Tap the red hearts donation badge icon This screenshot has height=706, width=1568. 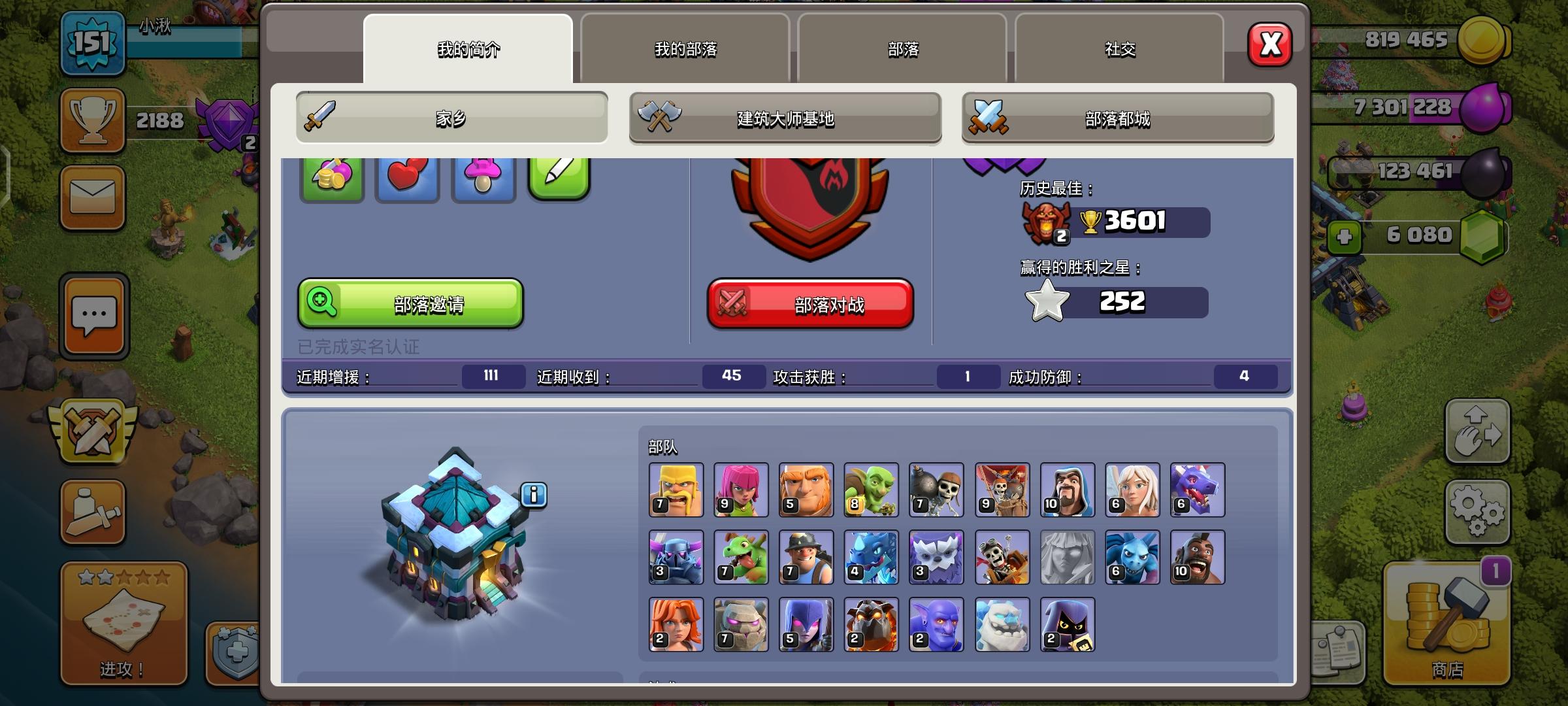click(407, 175)
